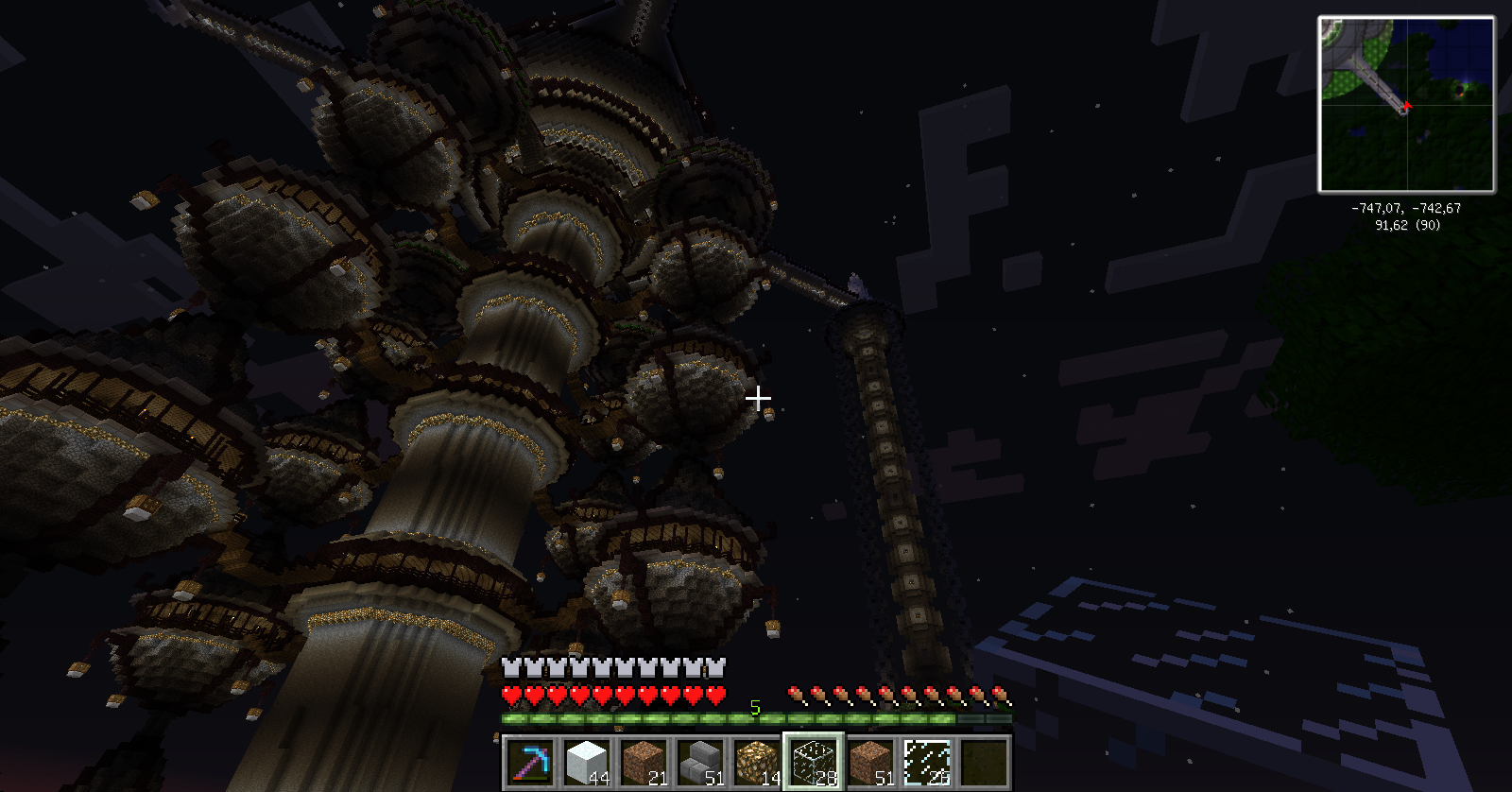Select the diamond pickaxe hotbar slot

click(x=528, y=762)
